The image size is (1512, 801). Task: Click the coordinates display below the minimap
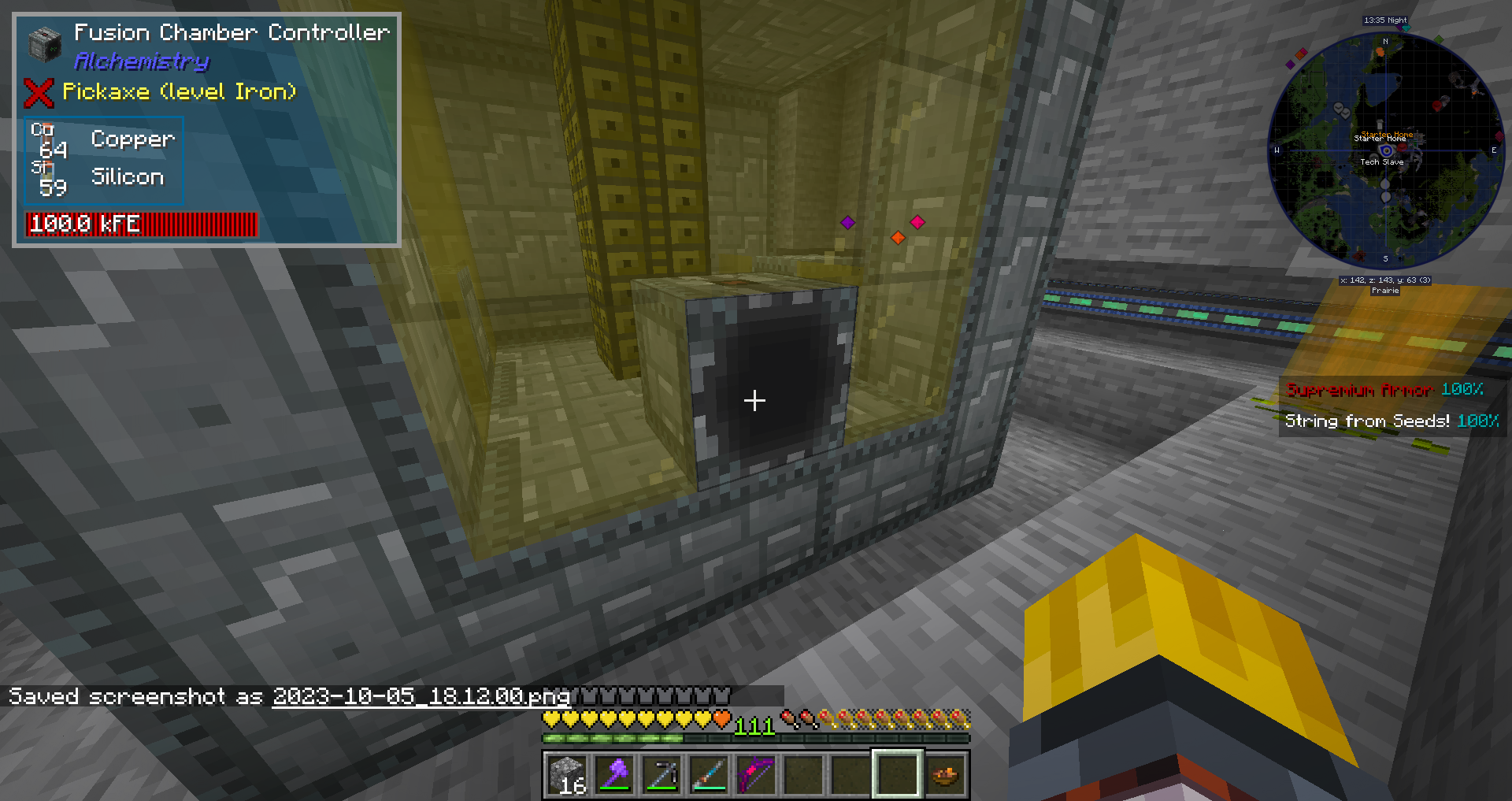coord(1386,280)
